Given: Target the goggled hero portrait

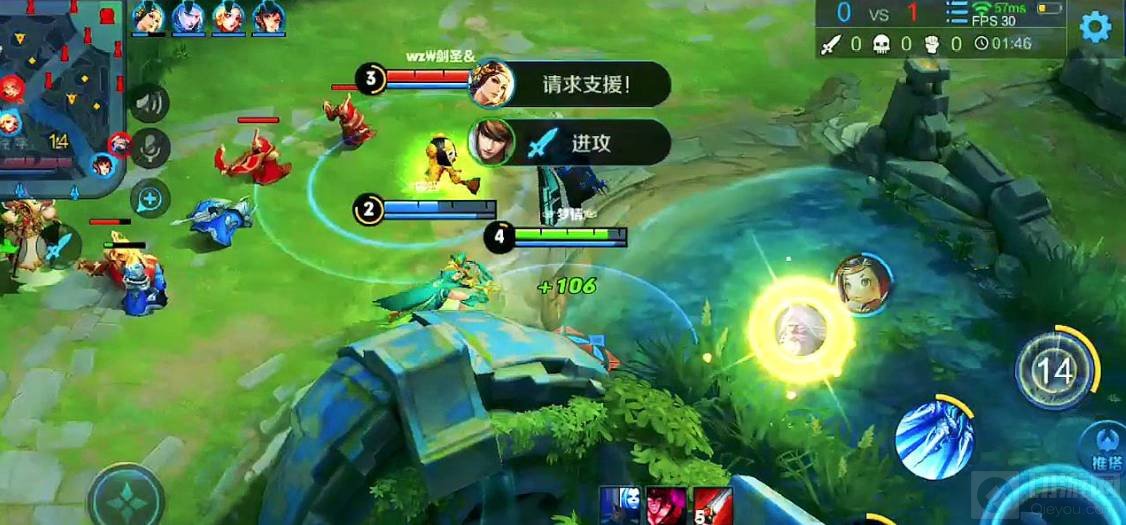Looking at the screenshot, I should 862,283.
